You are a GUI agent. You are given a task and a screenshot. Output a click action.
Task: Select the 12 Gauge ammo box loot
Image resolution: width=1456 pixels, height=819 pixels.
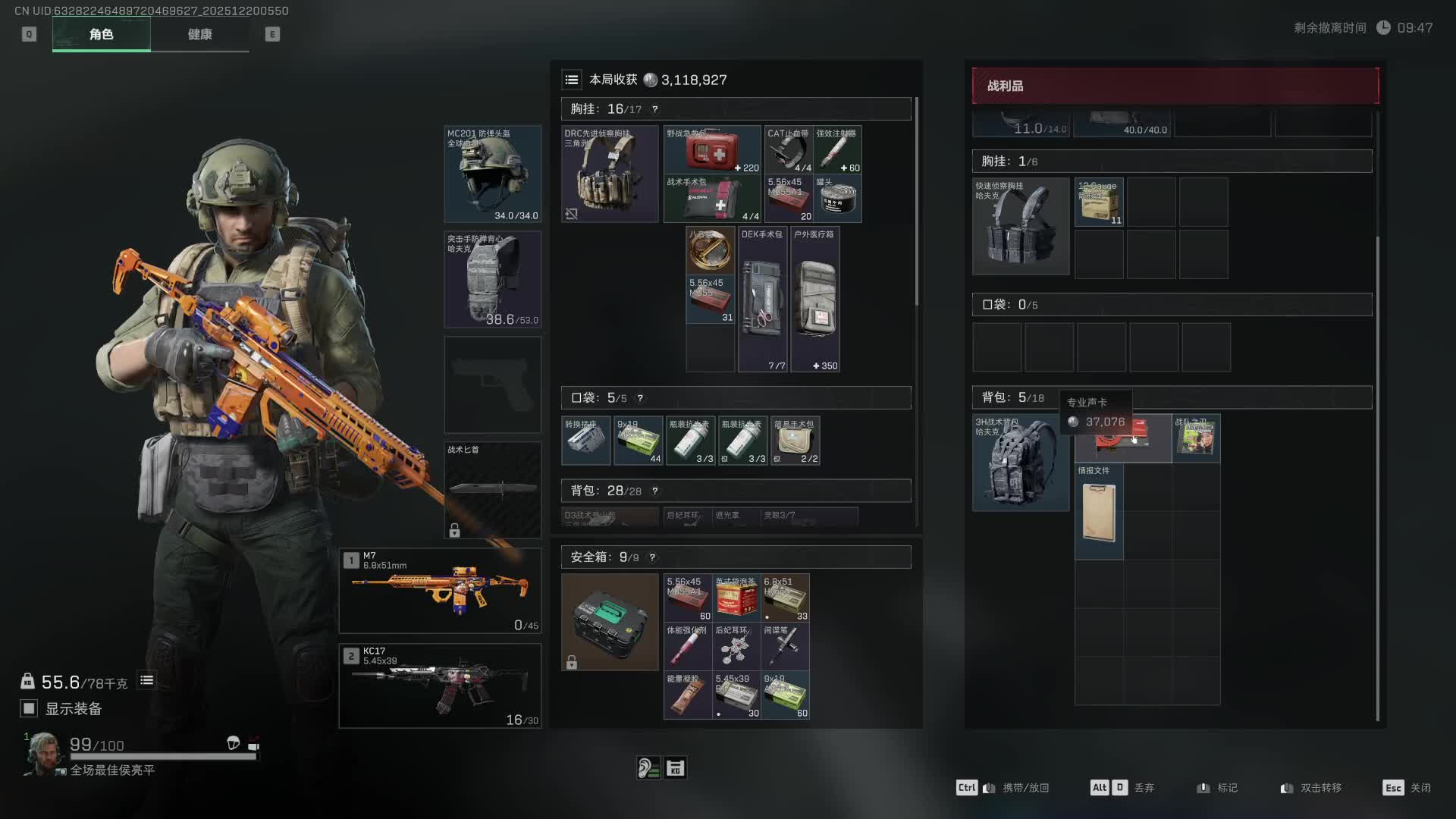pos(1099,202)
